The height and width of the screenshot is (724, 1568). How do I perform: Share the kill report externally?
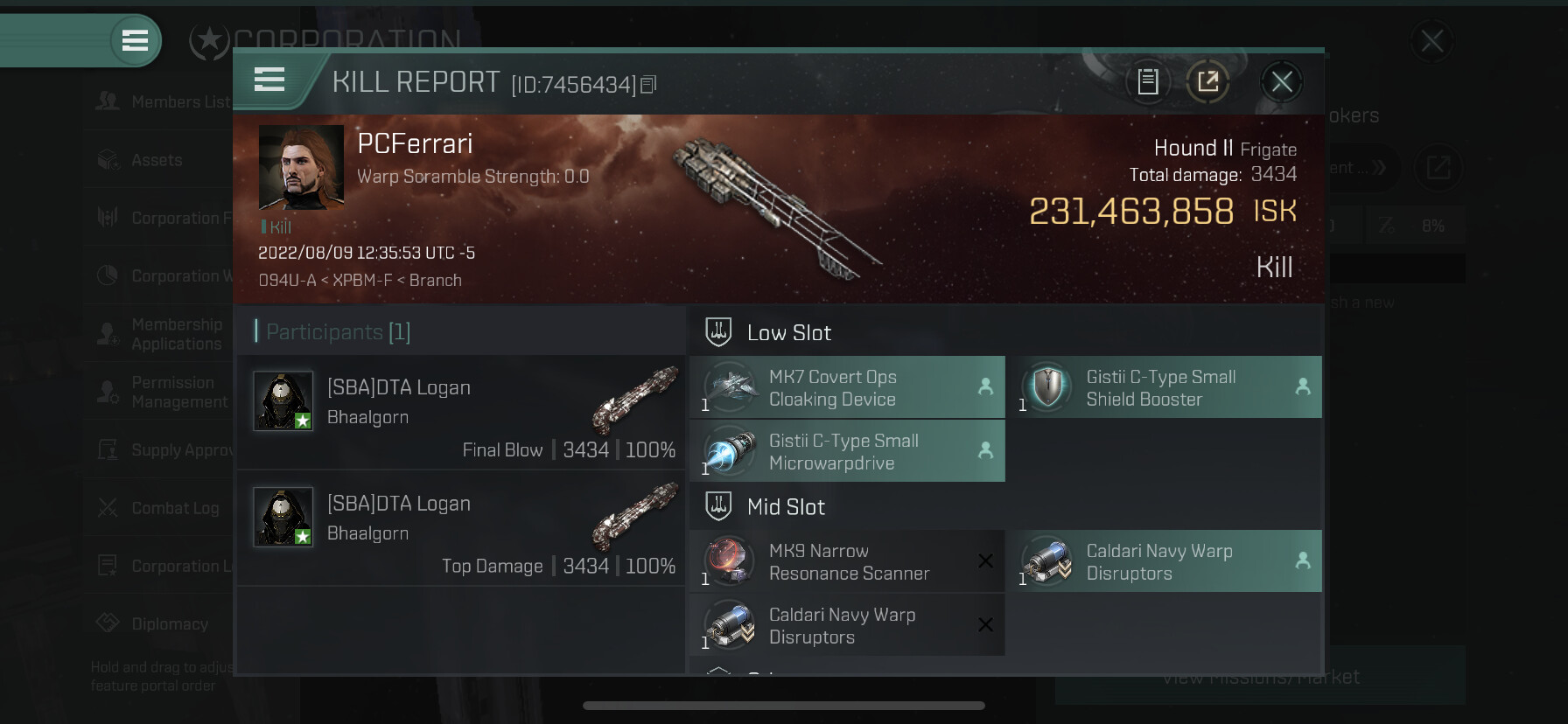(1207, 82)
